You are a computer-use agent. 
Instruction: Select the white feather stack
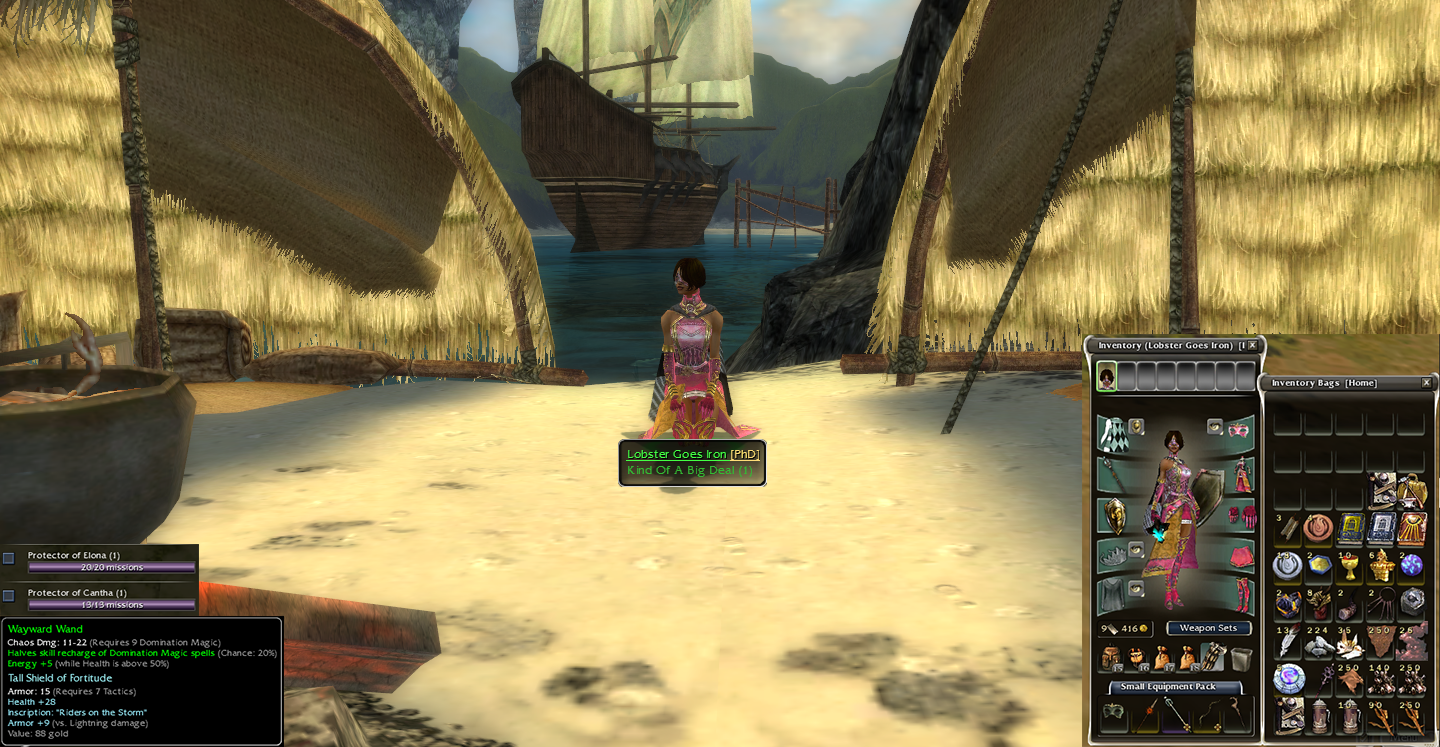click(x=1287, y=643)
